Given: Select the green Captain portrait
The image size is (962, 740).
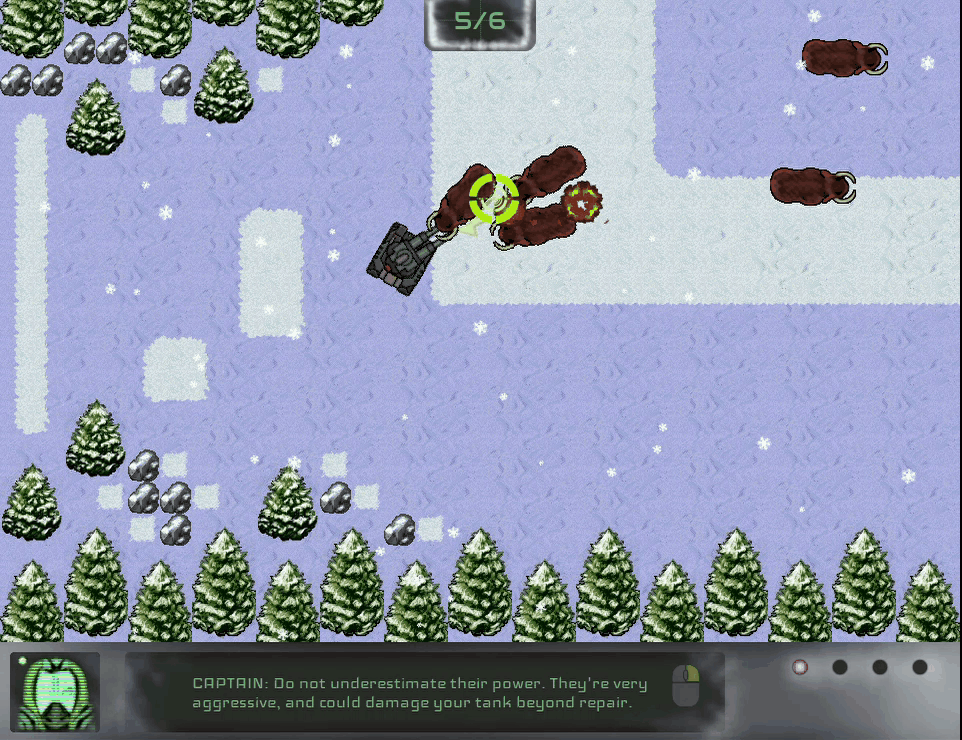Looking at the screenshot, I should coord(55,691).
